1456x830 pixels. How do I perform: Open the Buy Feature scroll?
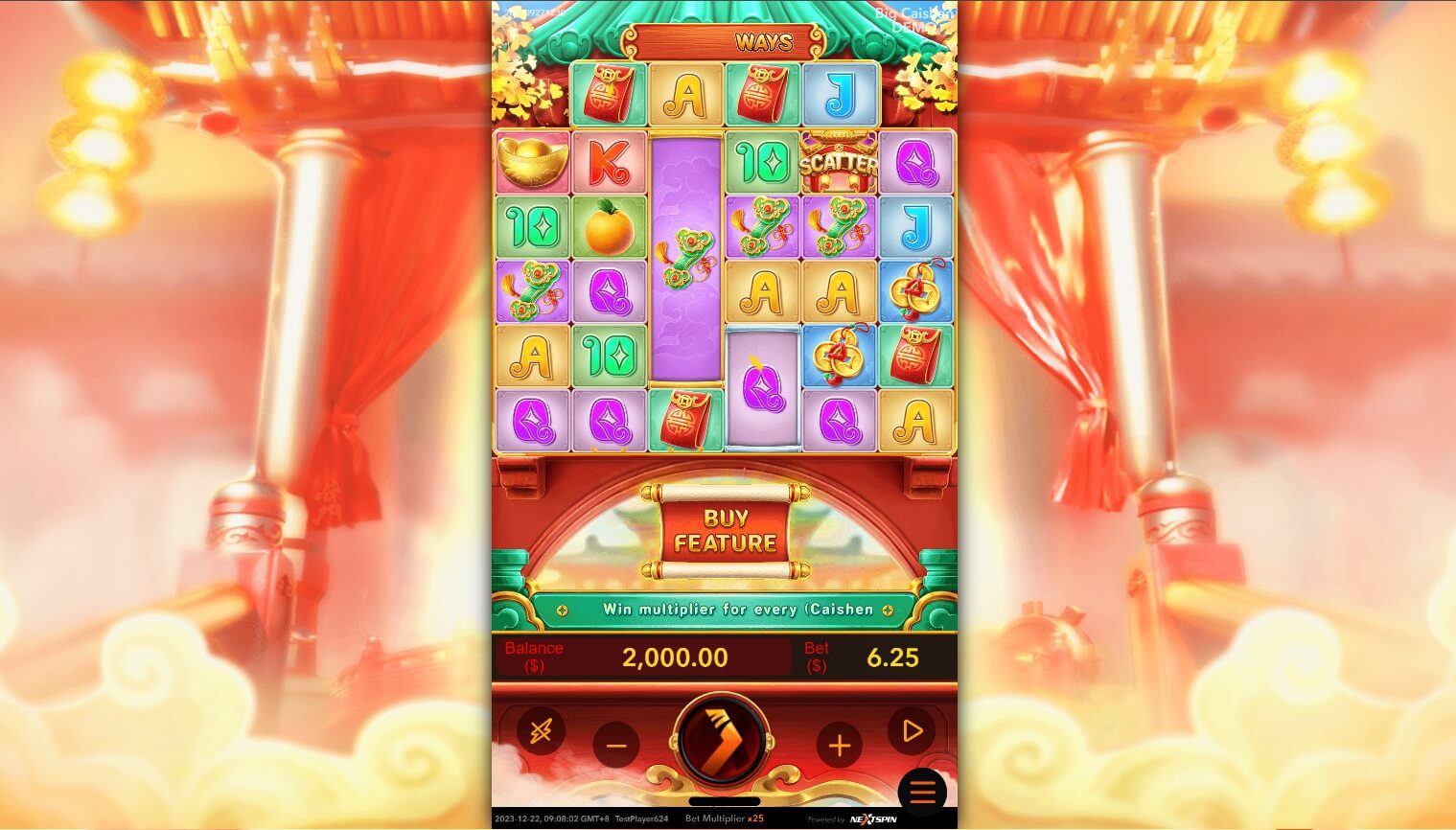coord(726,531)
